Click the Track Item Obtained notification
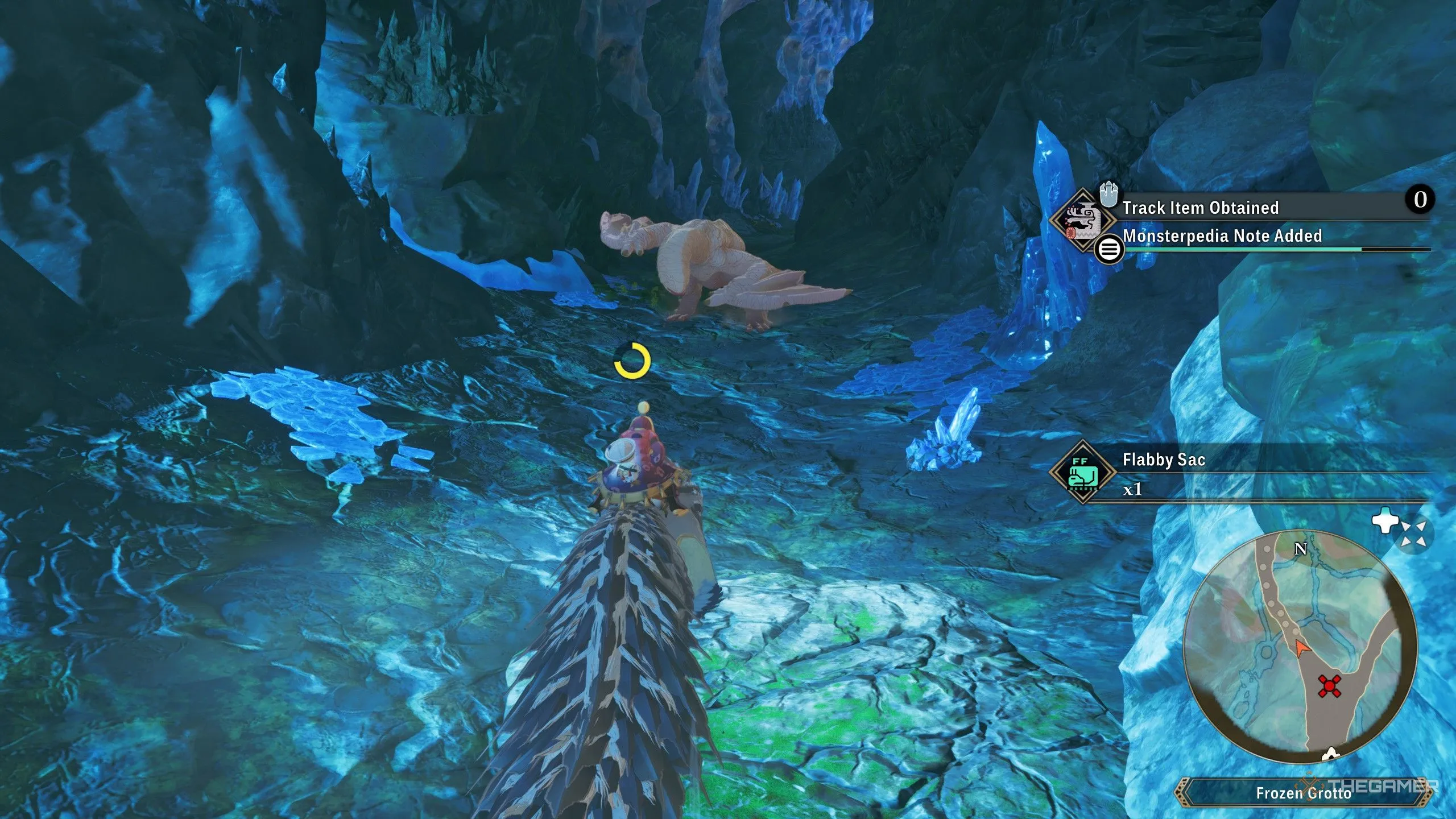Image resolution: width=1456 pixels, height=819 pixels. (x=1200, y=208)
